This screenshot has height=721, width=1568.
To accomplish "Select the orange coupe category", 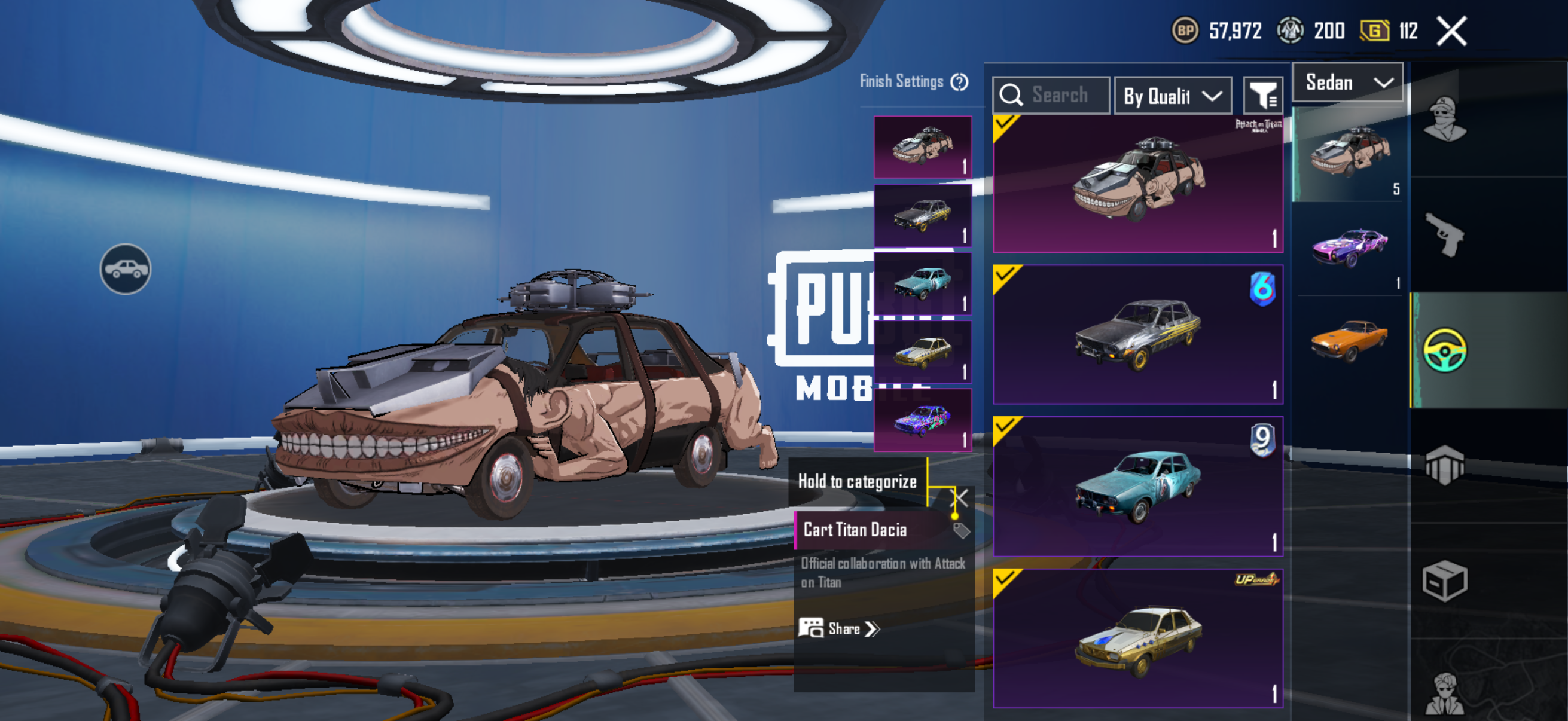I will point(1350,341).
